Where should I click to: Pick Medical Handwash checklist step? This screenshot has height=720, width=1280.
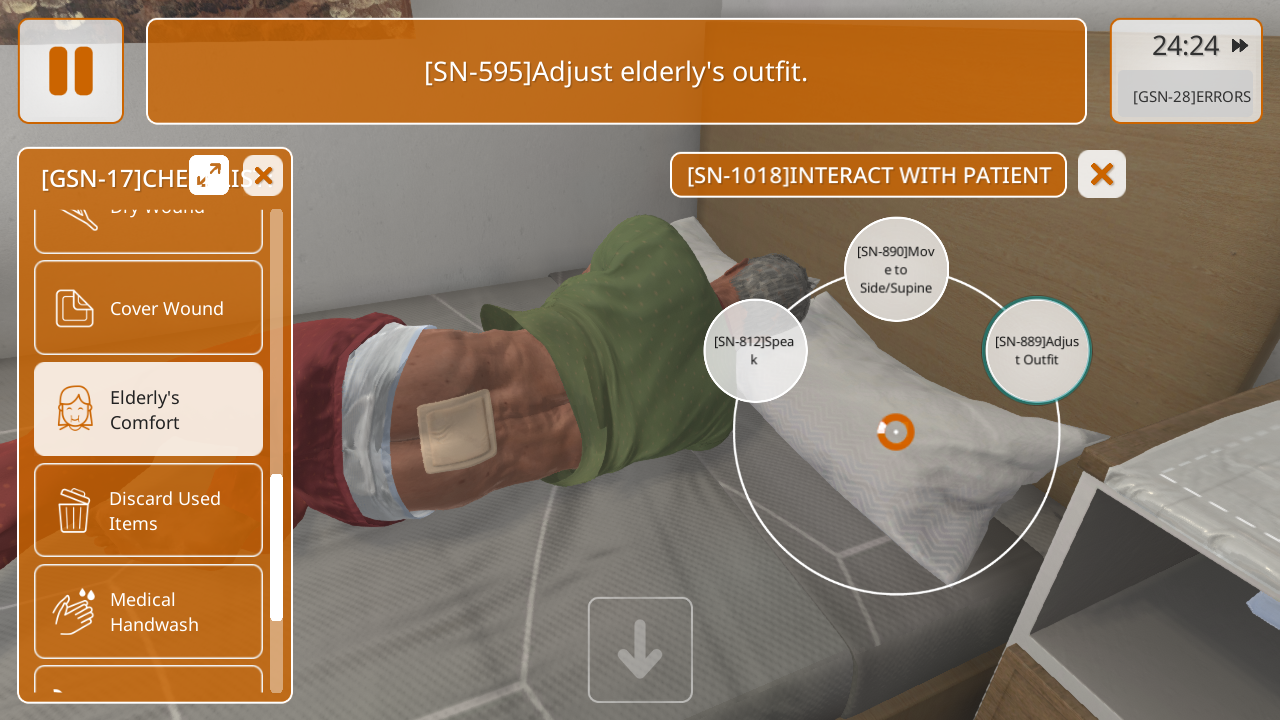[x=148, y=611]
